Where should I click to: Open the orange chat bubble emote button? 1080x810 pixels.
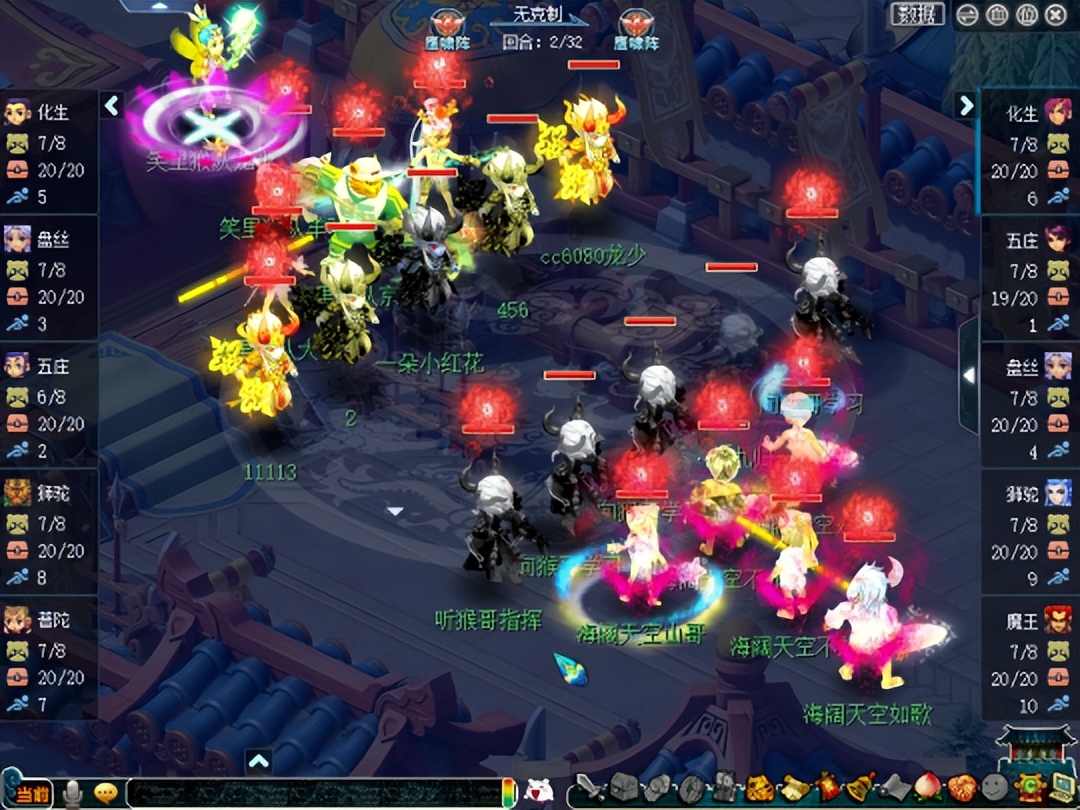(x=105, y=793)
